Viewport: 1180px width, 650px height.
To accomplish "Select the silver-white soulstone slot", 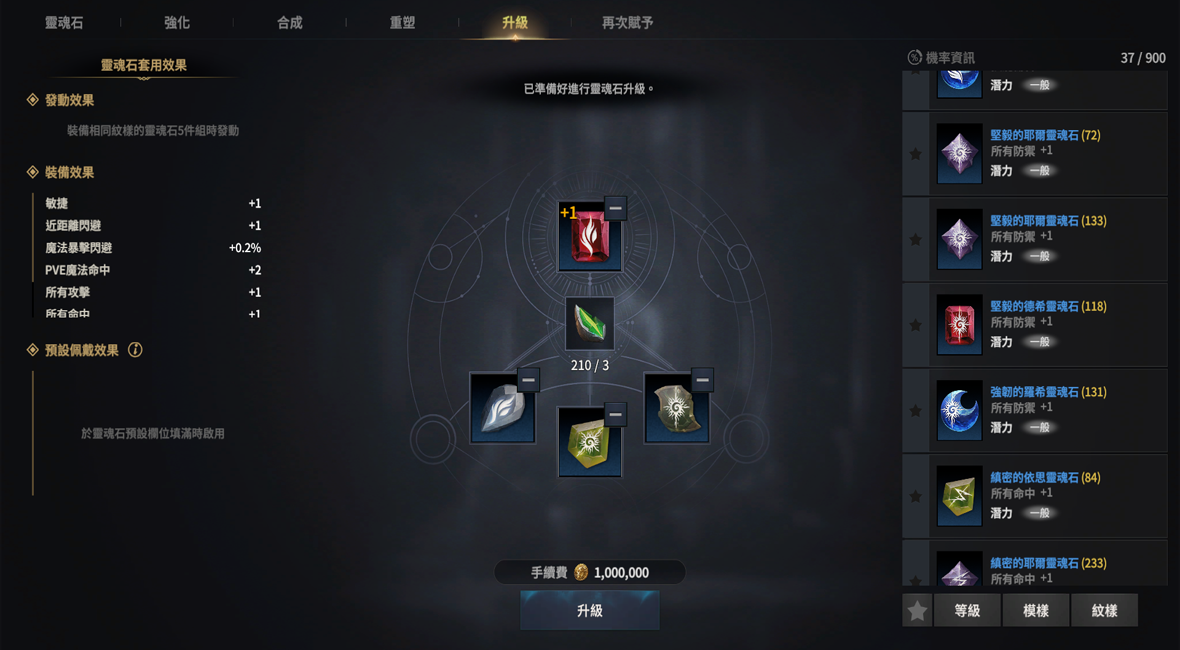I will [x=501, y=410].
